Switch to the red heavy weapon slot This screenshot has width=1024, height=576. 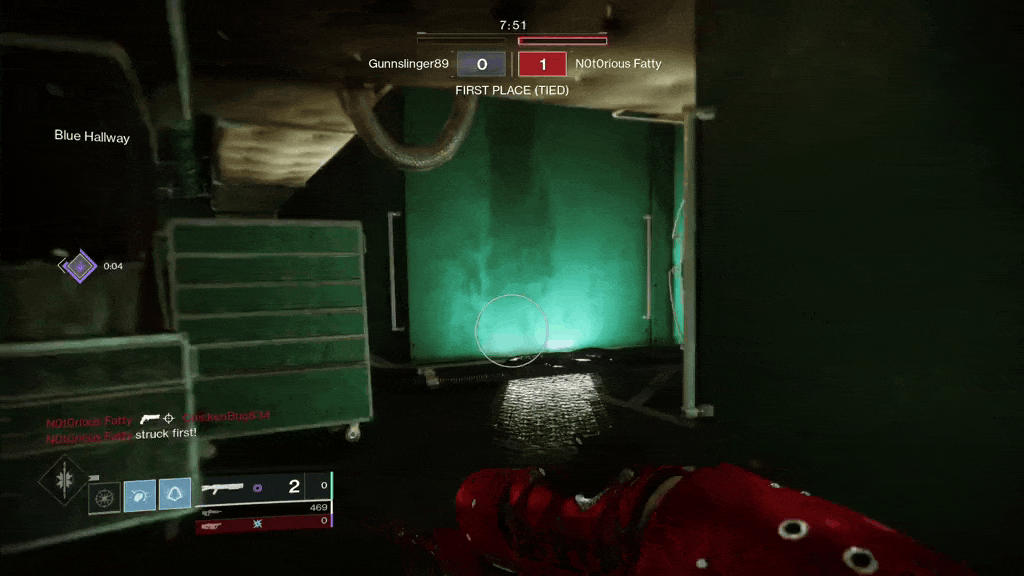pos(262,522)
